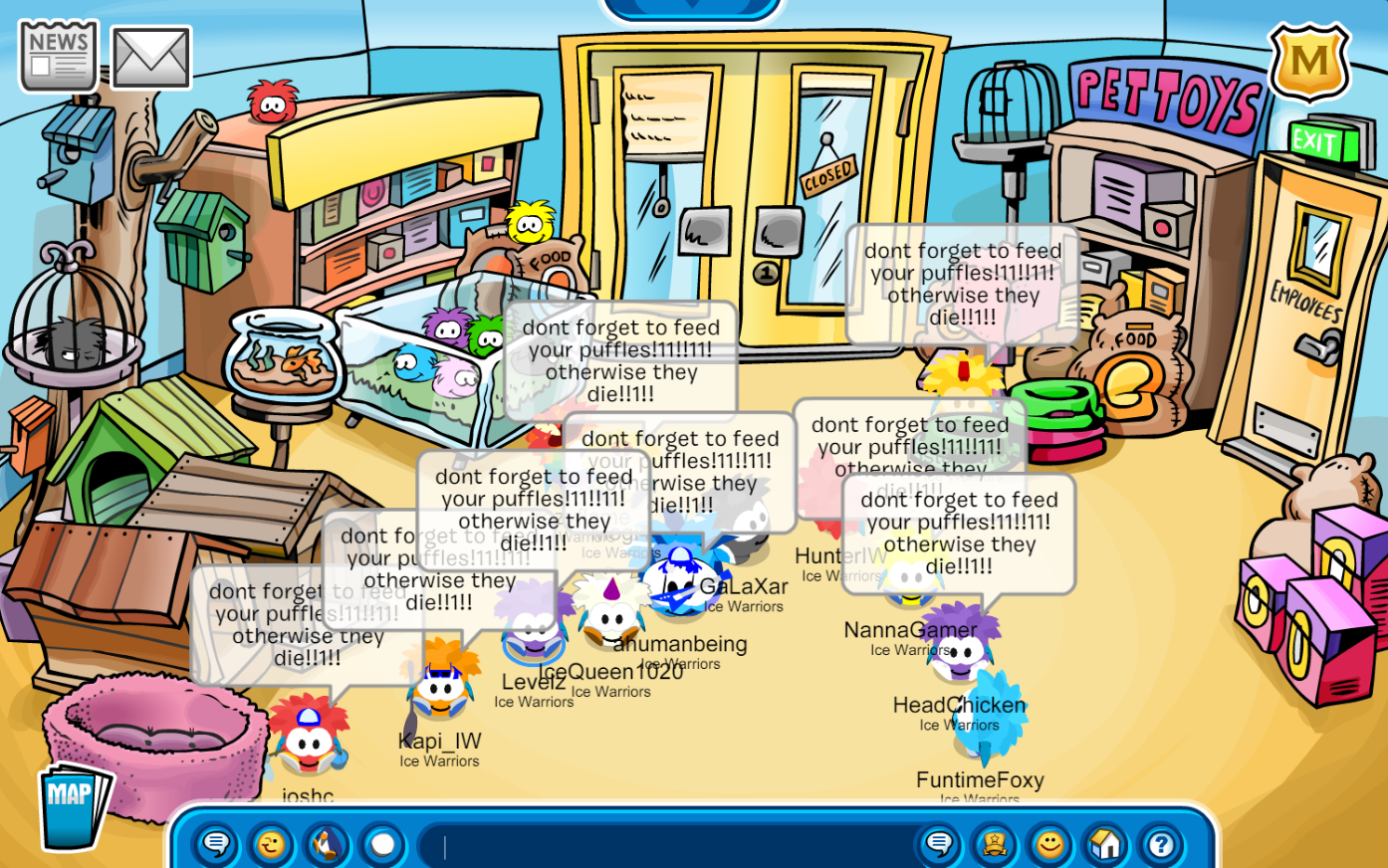Viewport: 1388px width, 868px height.
Task: Send the chat message with speech bubble button
Action: pyautogui.click(x=938, y=845)
